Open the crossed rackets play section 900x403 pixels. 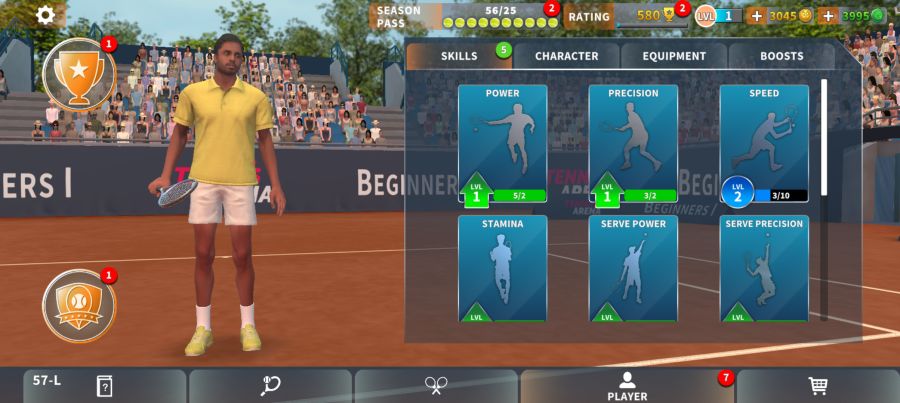[x=436, y=386]
